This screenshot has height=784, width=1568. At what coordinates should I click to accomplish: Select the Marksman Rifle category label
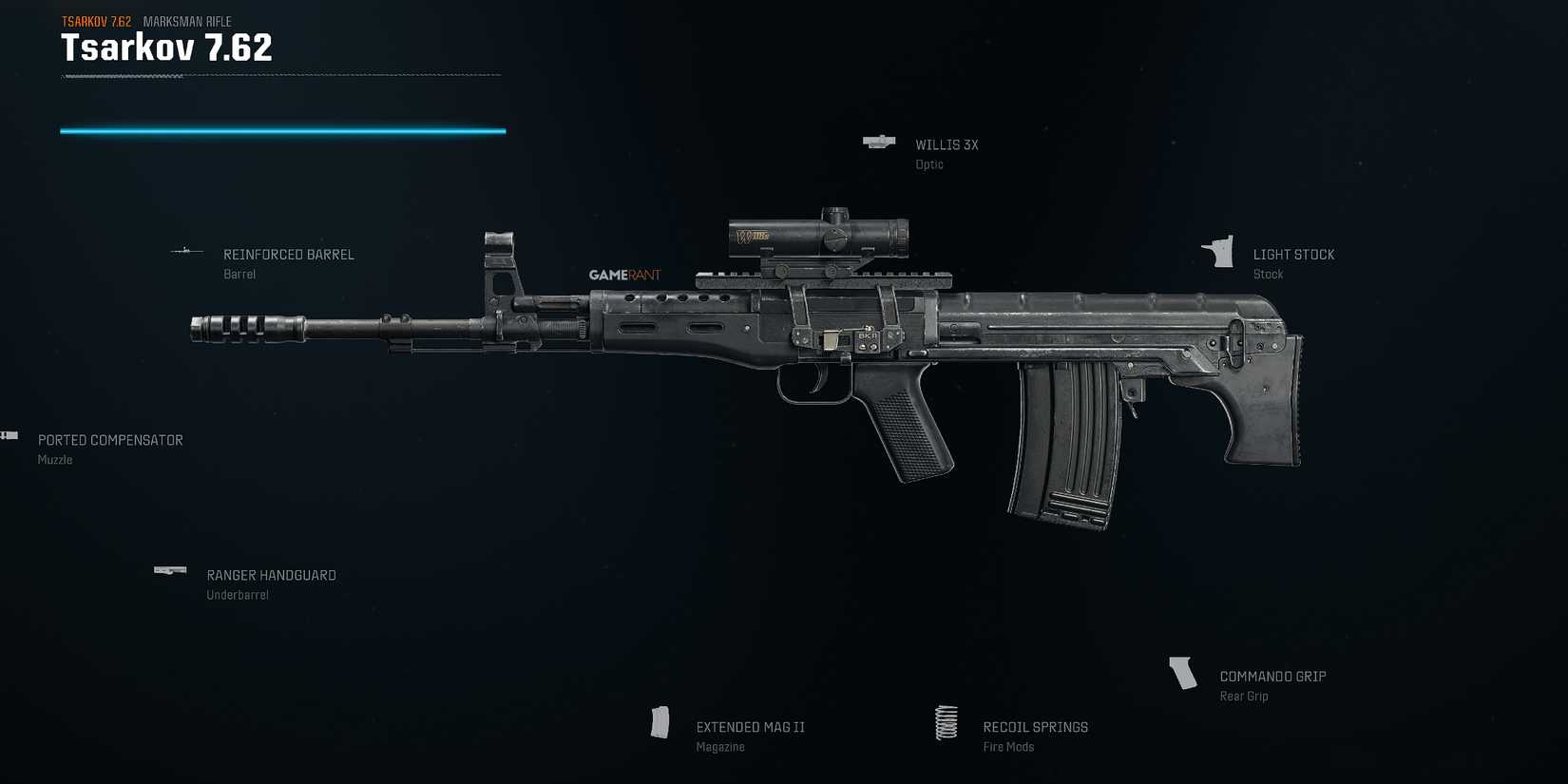coord(186,22)
